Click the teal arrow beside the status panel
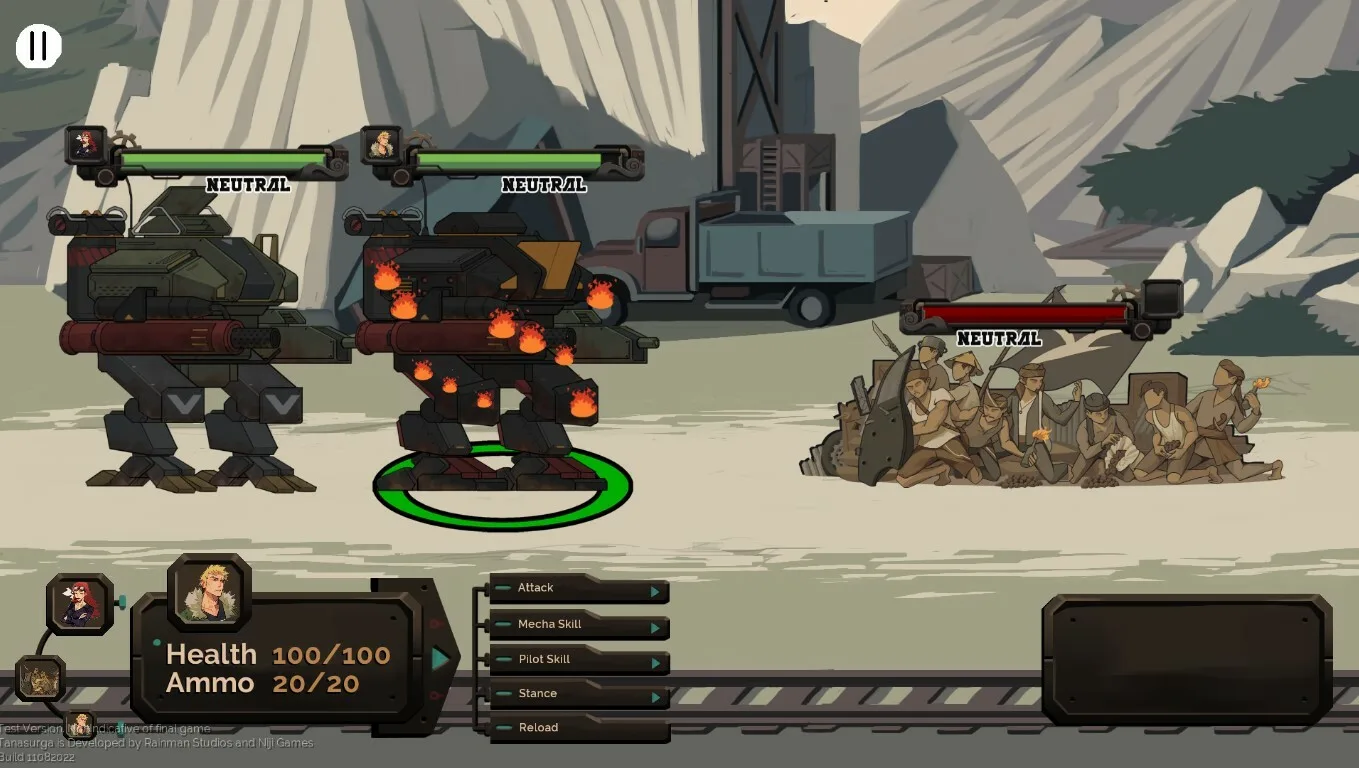The height and width of the screenshot is (768, 1359). (x=441, y=658)
